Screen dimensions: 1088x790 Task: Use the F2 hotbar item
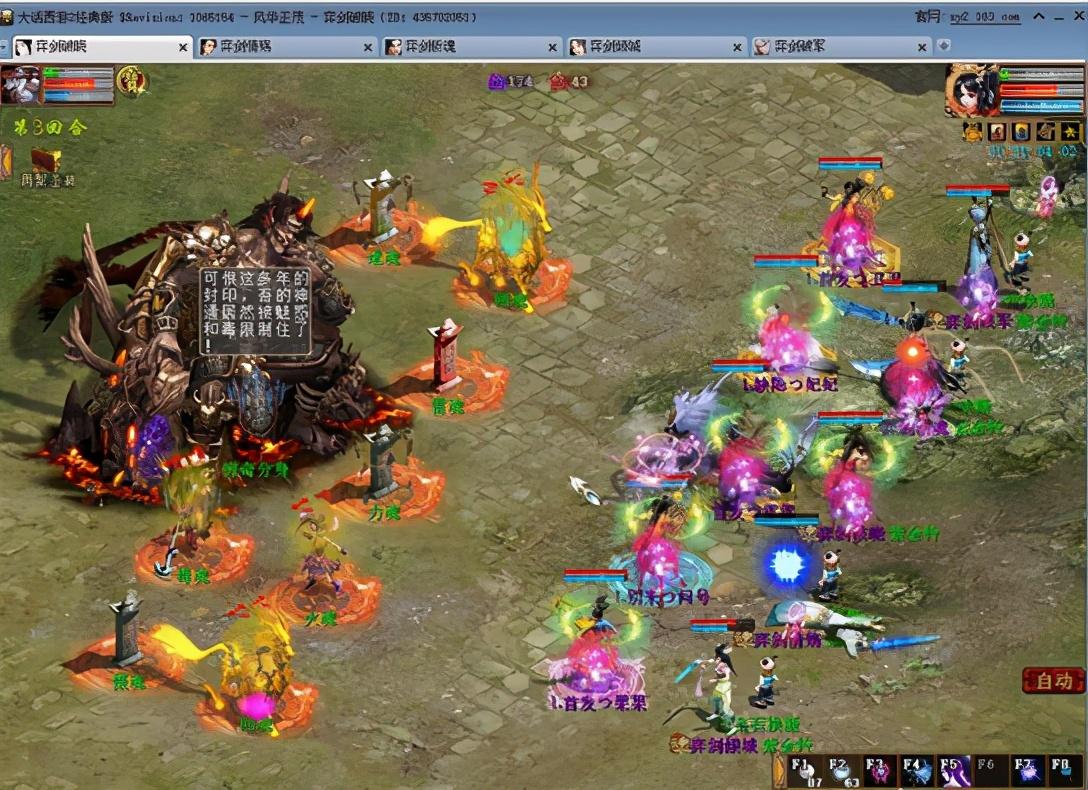[841, 771]
